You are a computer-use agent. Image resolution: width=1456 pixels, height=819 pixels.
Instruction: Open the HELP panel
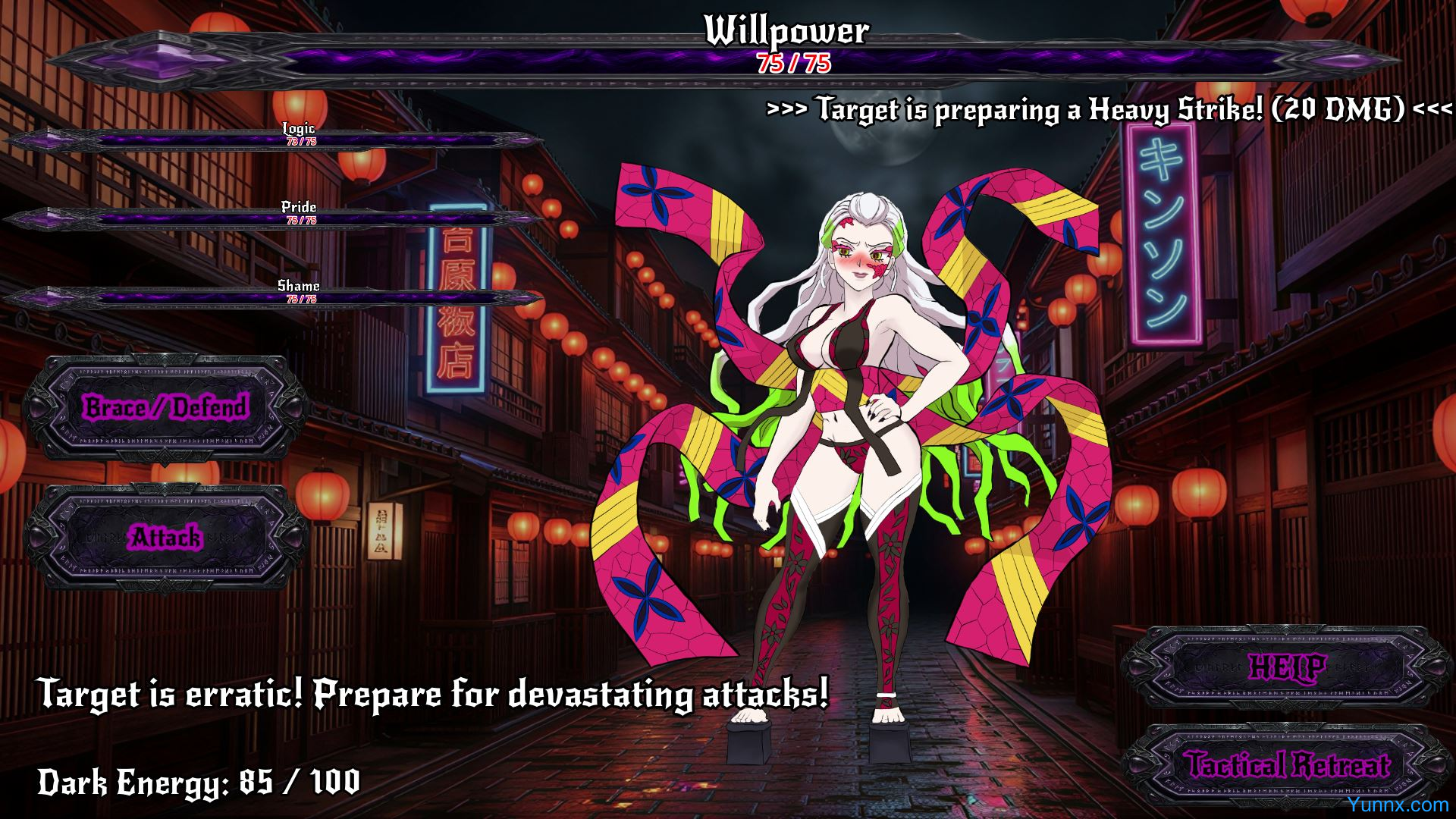coord(1287,667)
